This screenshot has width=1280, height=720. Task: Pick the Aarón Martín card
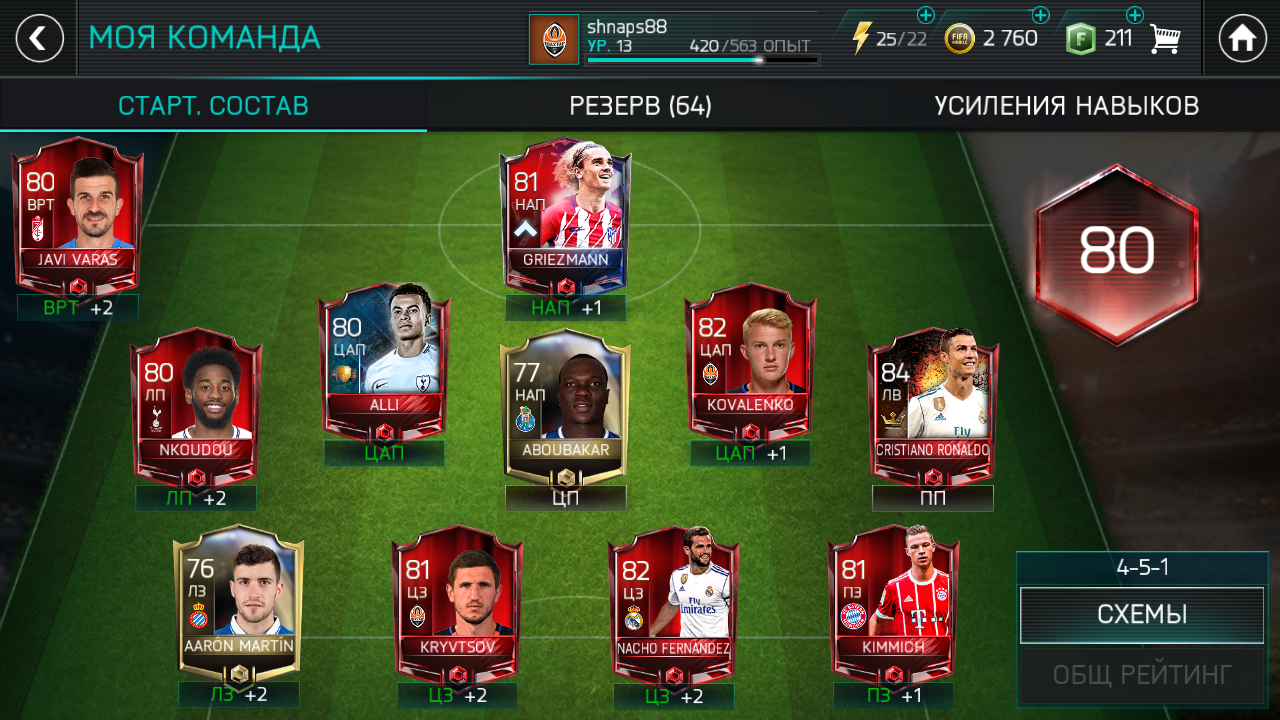point(238,600)
